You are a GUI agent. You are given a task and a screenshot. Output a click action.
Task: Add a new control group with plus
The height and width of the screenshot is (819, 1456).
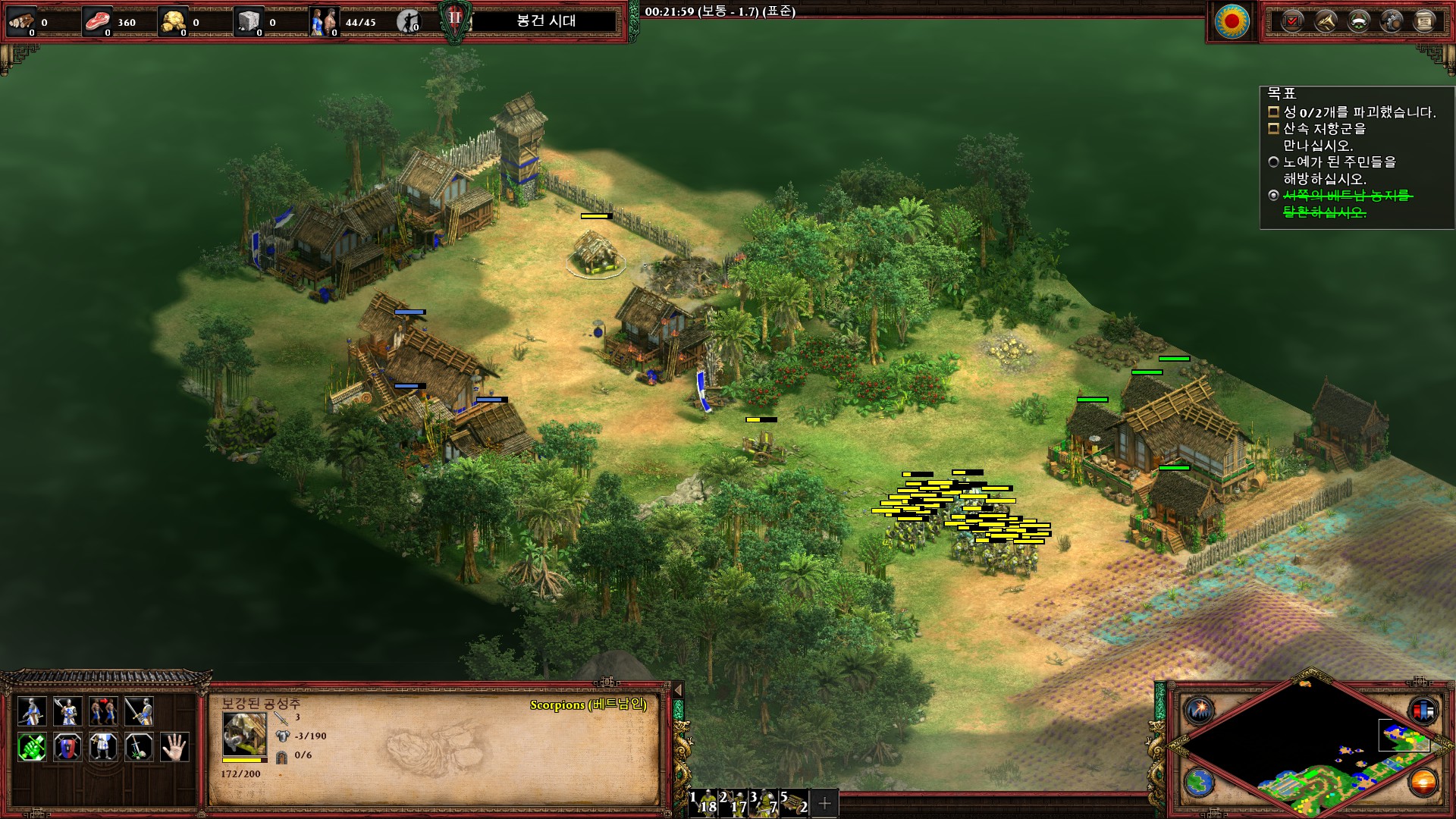tap(825, 803)
